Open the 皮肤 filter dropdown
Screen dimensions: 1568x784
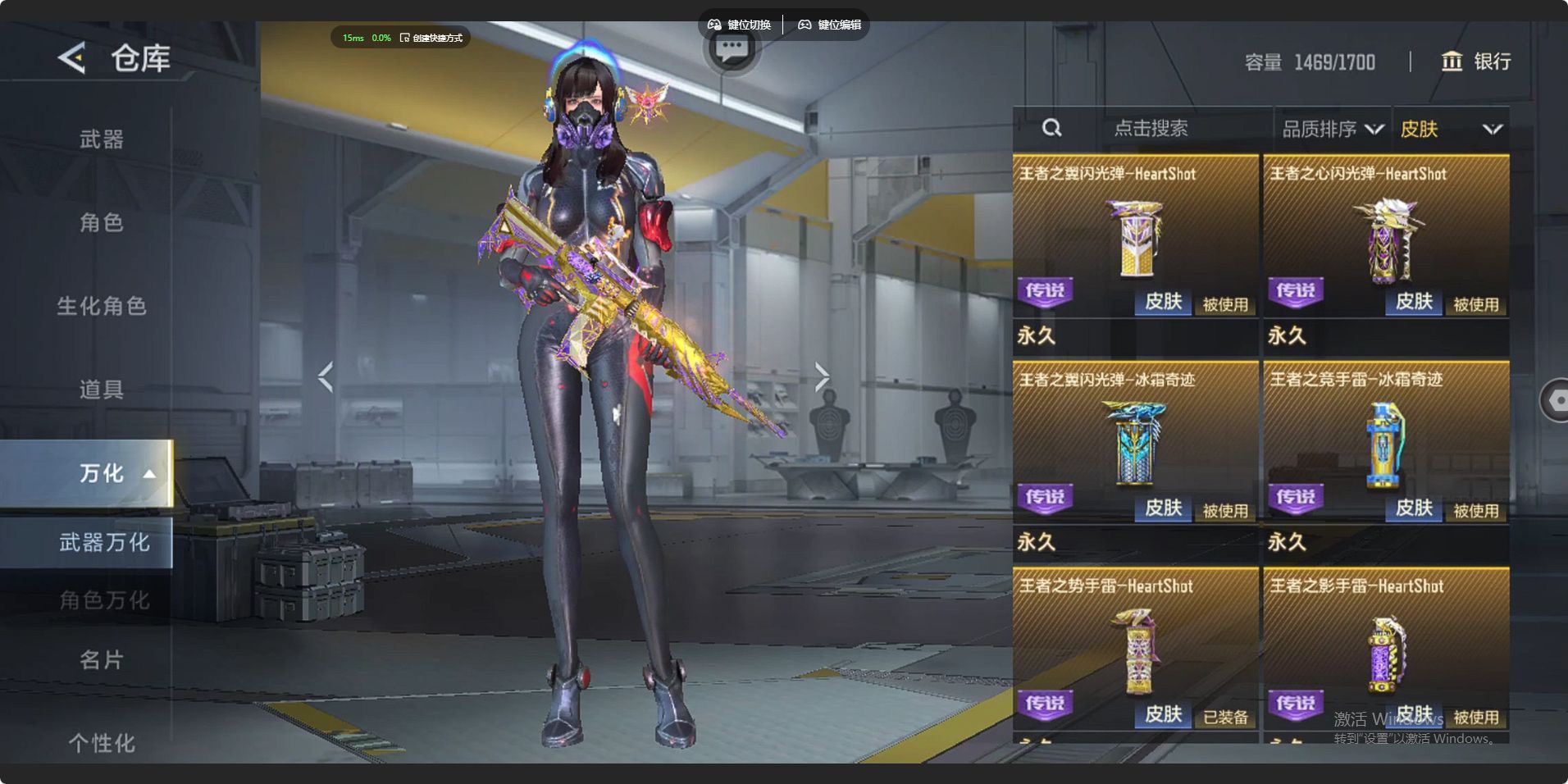1450,129
